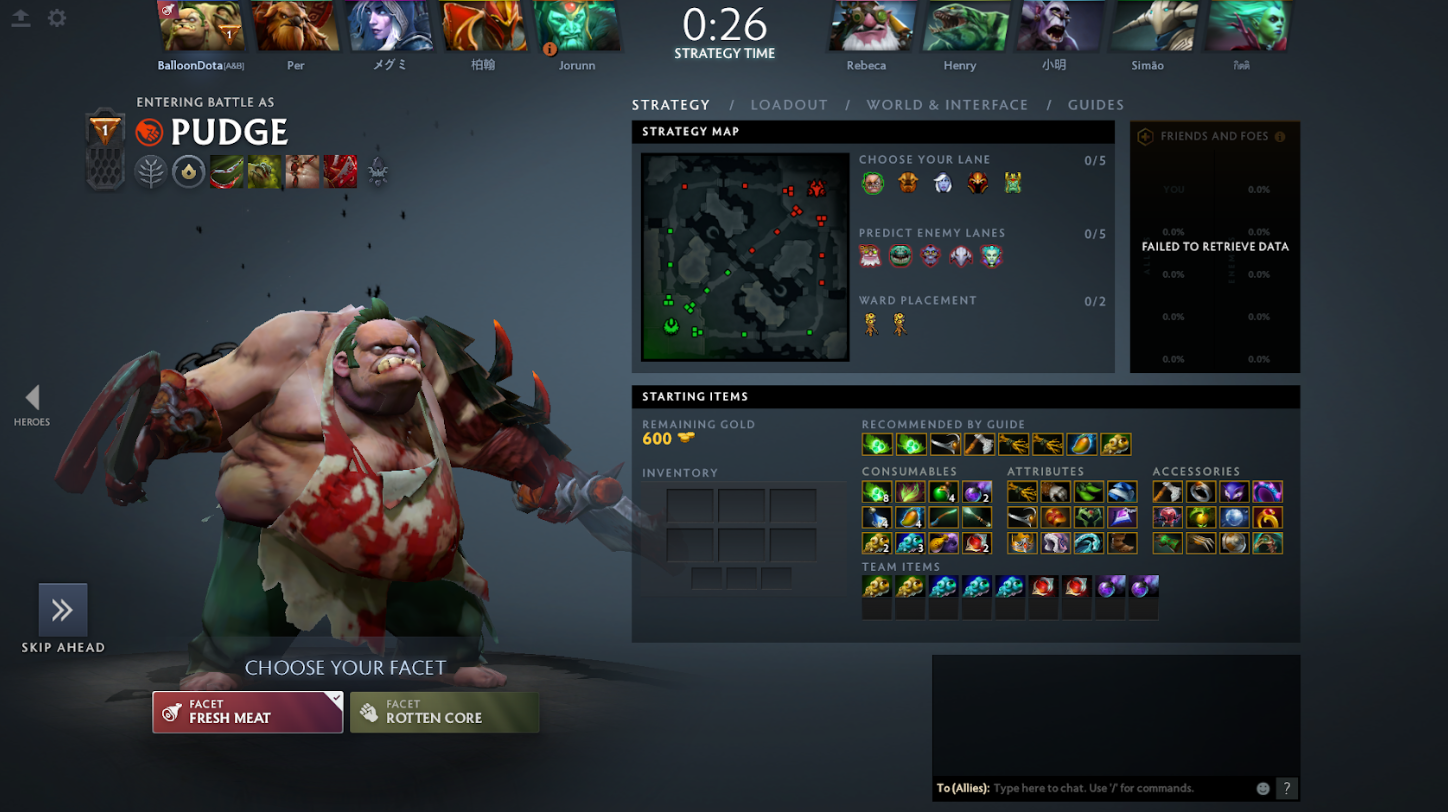Click the Skip Ahead button
The width and height of the screenshot is (1448, 812).
pyautogui.click(x=63, y=611)
